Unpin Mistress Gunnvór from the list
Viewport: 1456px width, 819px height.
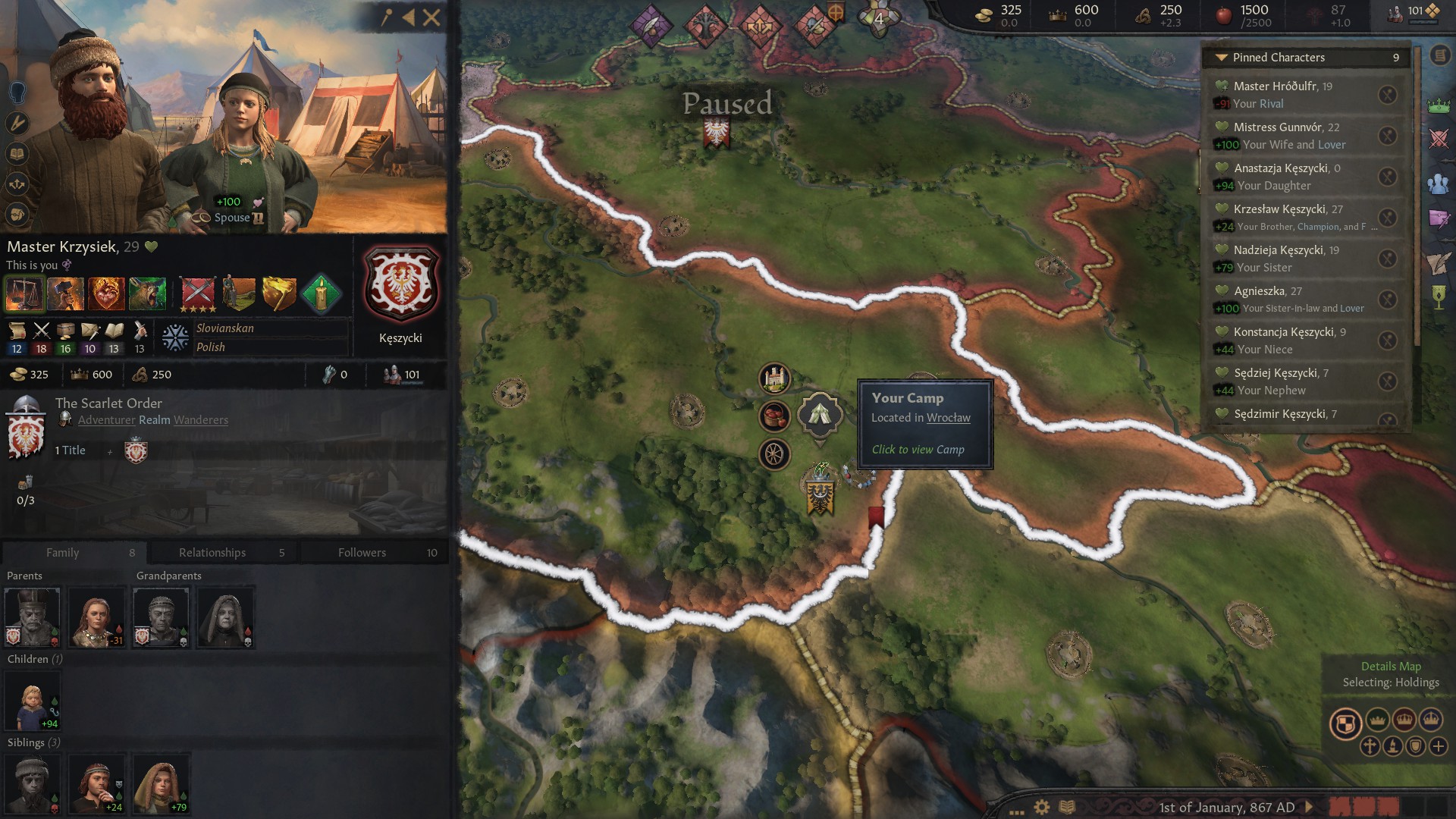[x=1387, y=136]
